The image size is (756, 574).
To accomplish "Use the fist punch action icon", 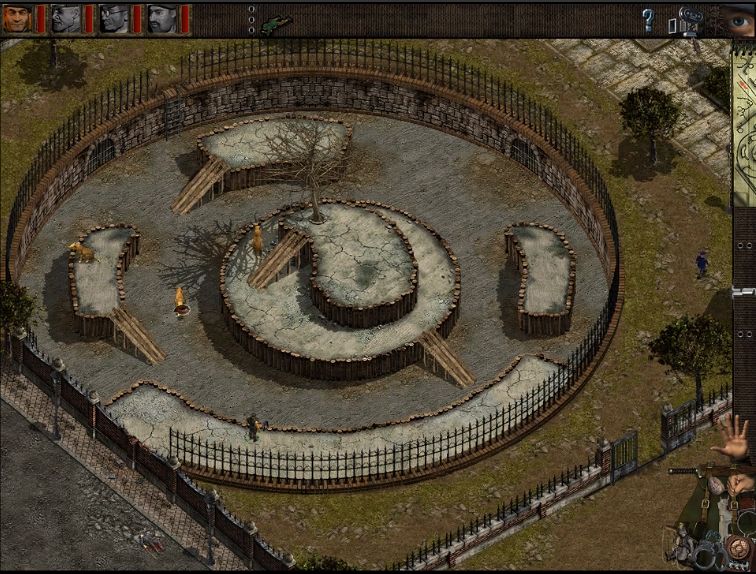I will 739,483.
